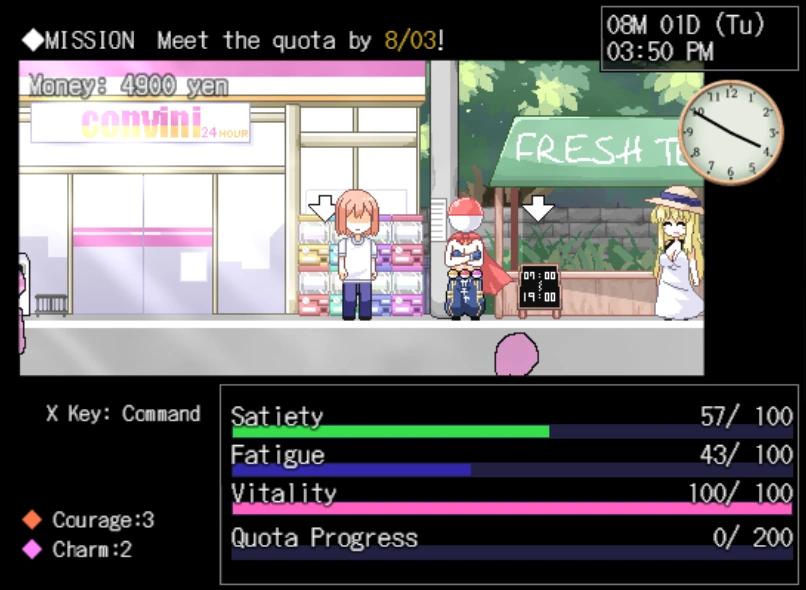The width and height of the screenshot is (806, 590).
Task: Click the MISSION quota objective tracker
Action: pyautogui.click(x=234, y=41)
